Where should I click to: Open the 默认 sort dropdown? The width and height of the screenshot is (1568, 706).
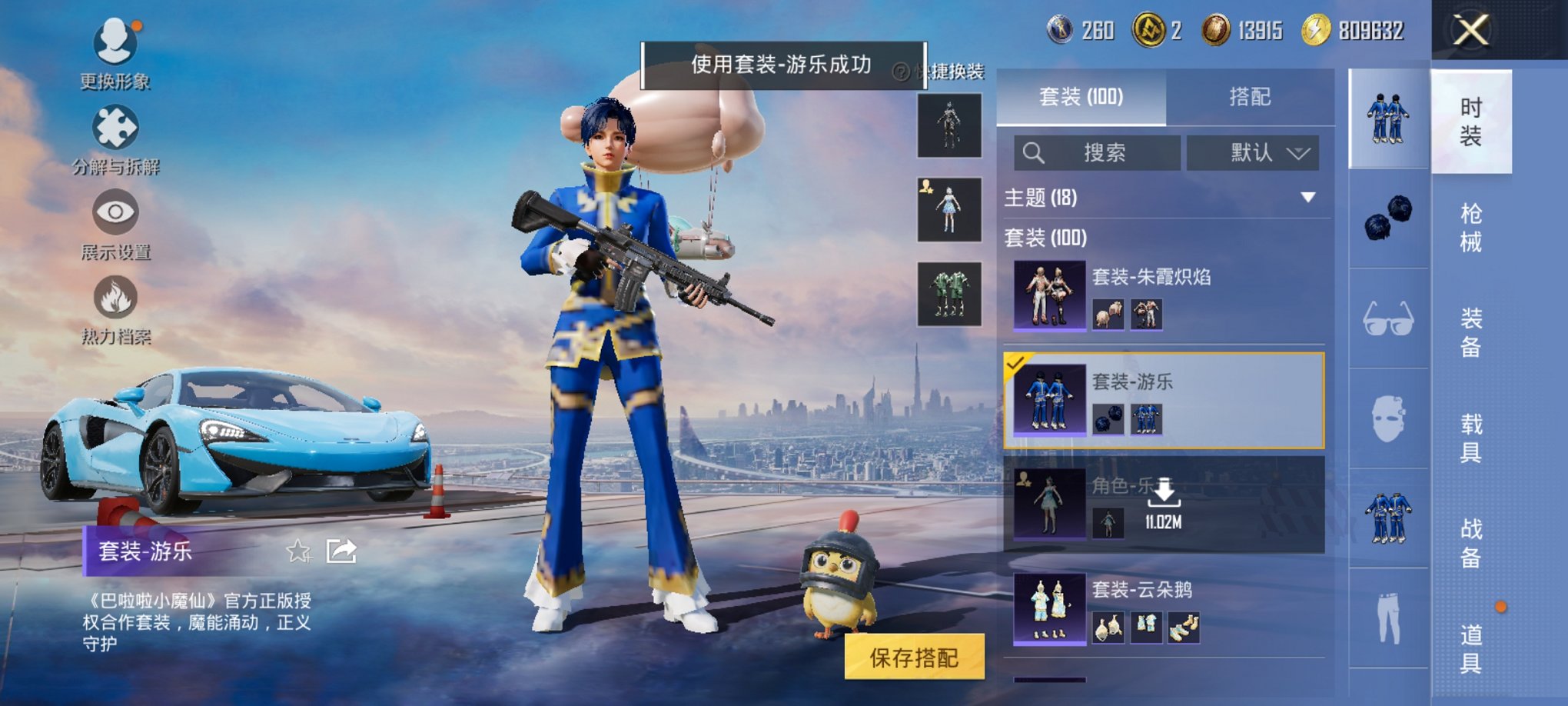[1252, 153]
